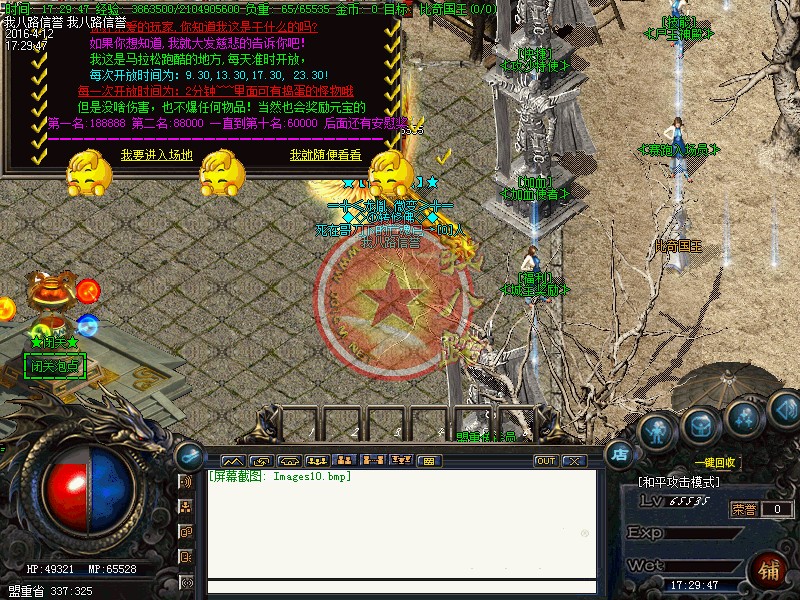The image size is (800, 600).
Task: Close the chat window with X
Action: 573,461
